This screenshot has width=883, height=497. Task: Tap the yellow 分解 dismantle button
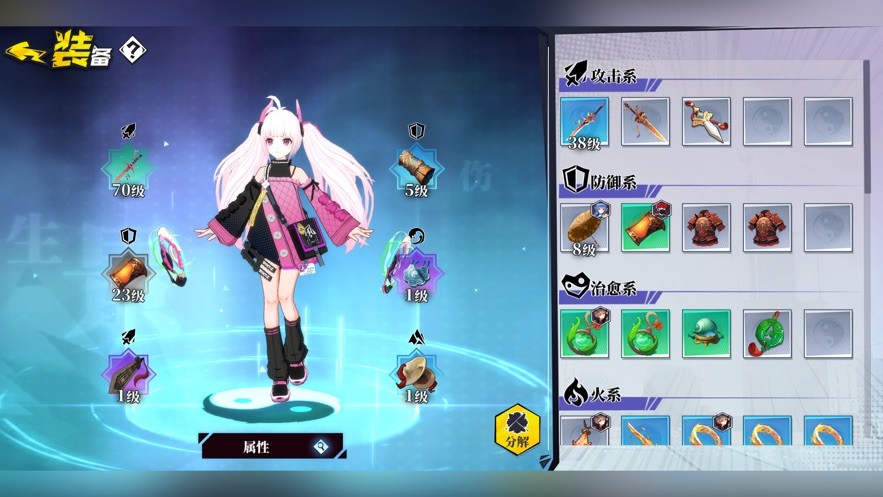click(x=517, y=430)
